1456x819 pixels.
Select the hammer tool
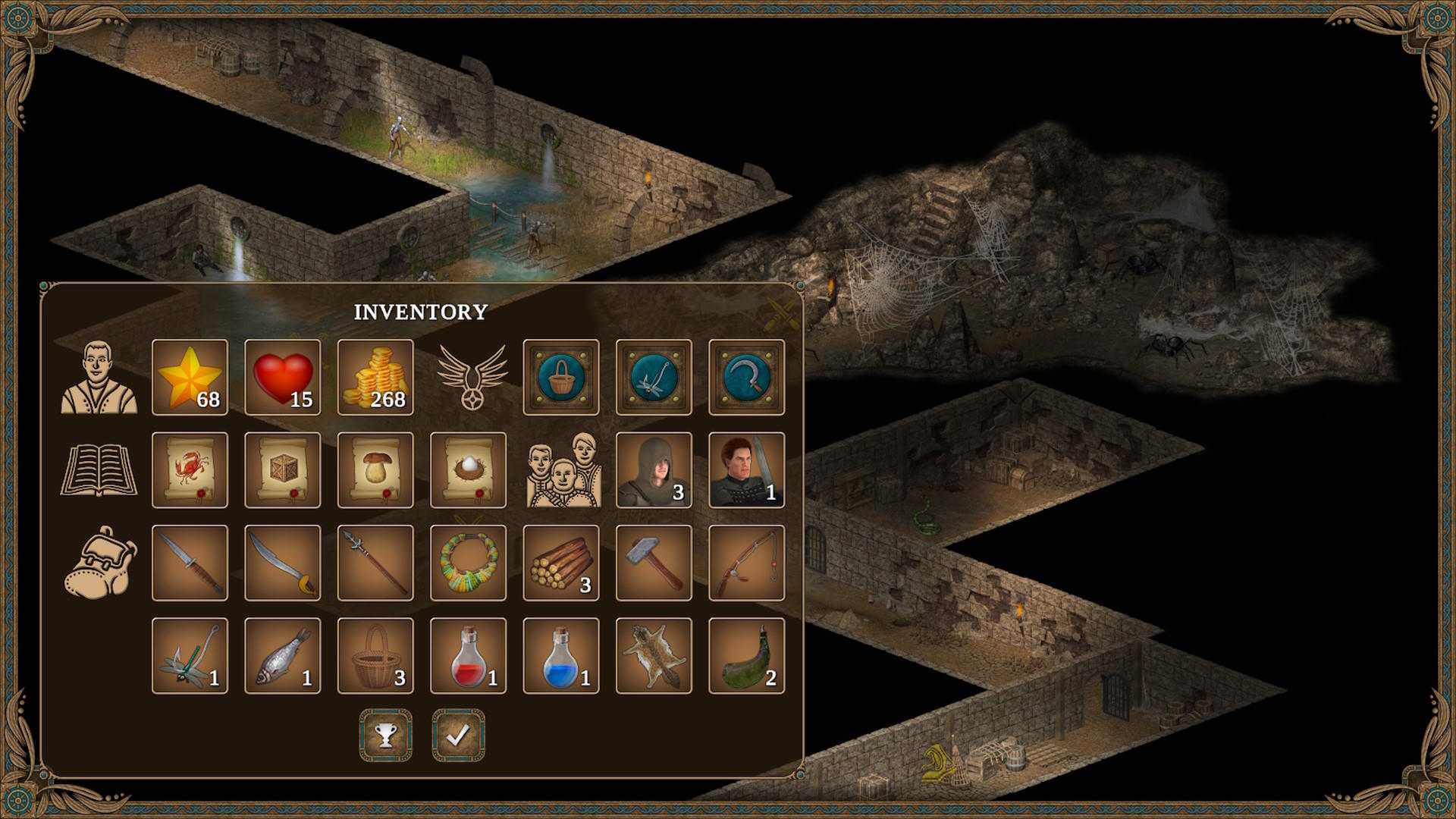(654, 563)
